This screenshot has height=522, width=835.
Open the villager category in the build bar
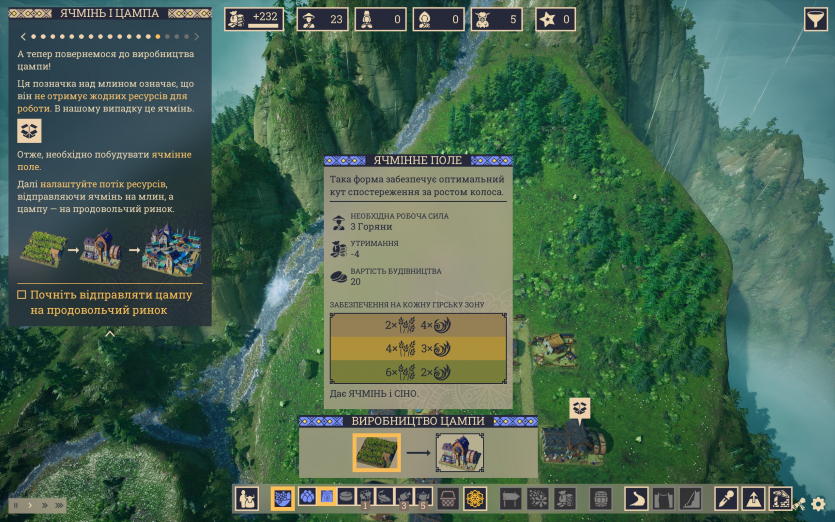247,498
